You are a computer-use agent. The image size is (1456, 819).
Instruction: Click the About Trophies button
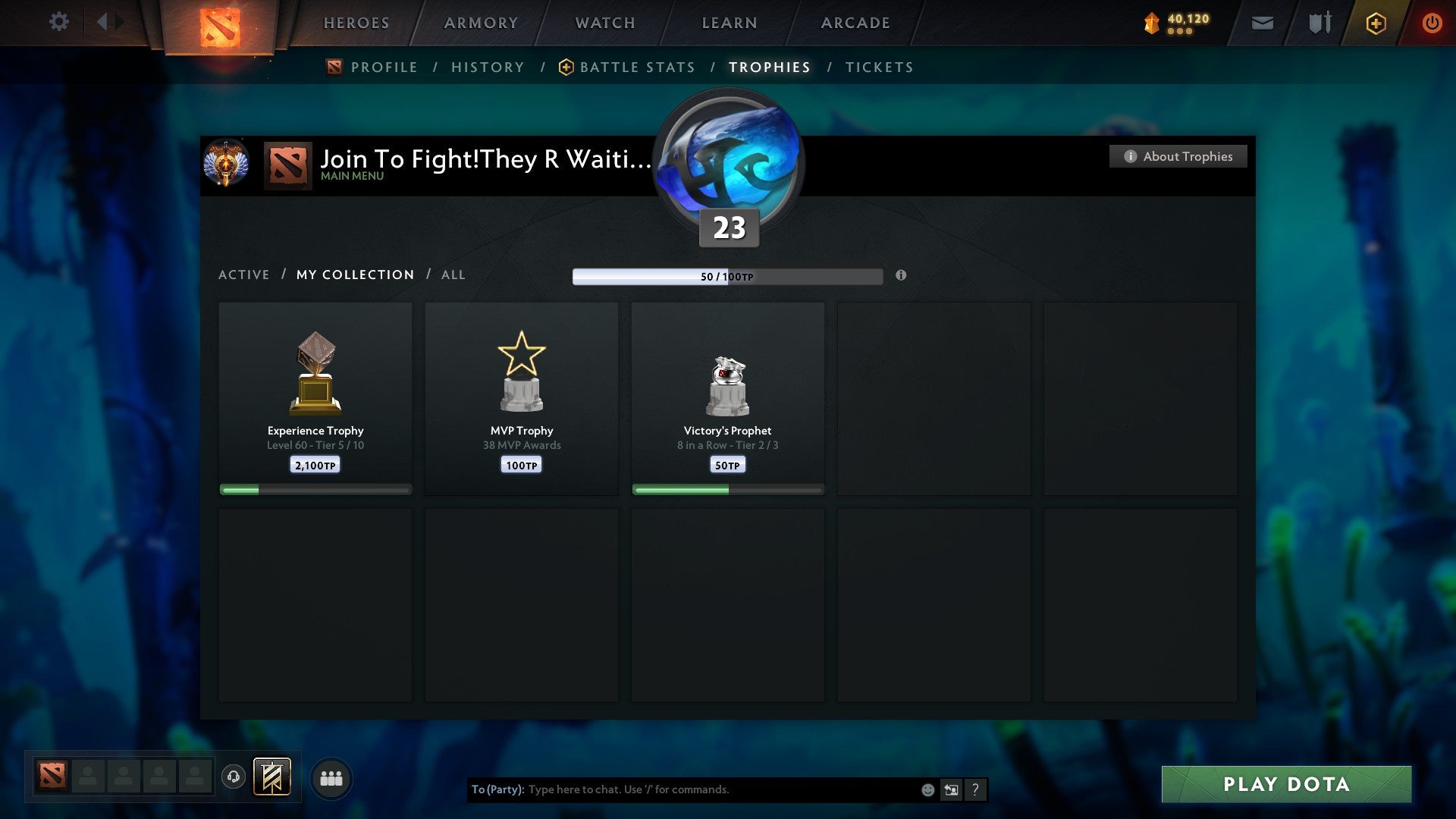(1178, 156)
